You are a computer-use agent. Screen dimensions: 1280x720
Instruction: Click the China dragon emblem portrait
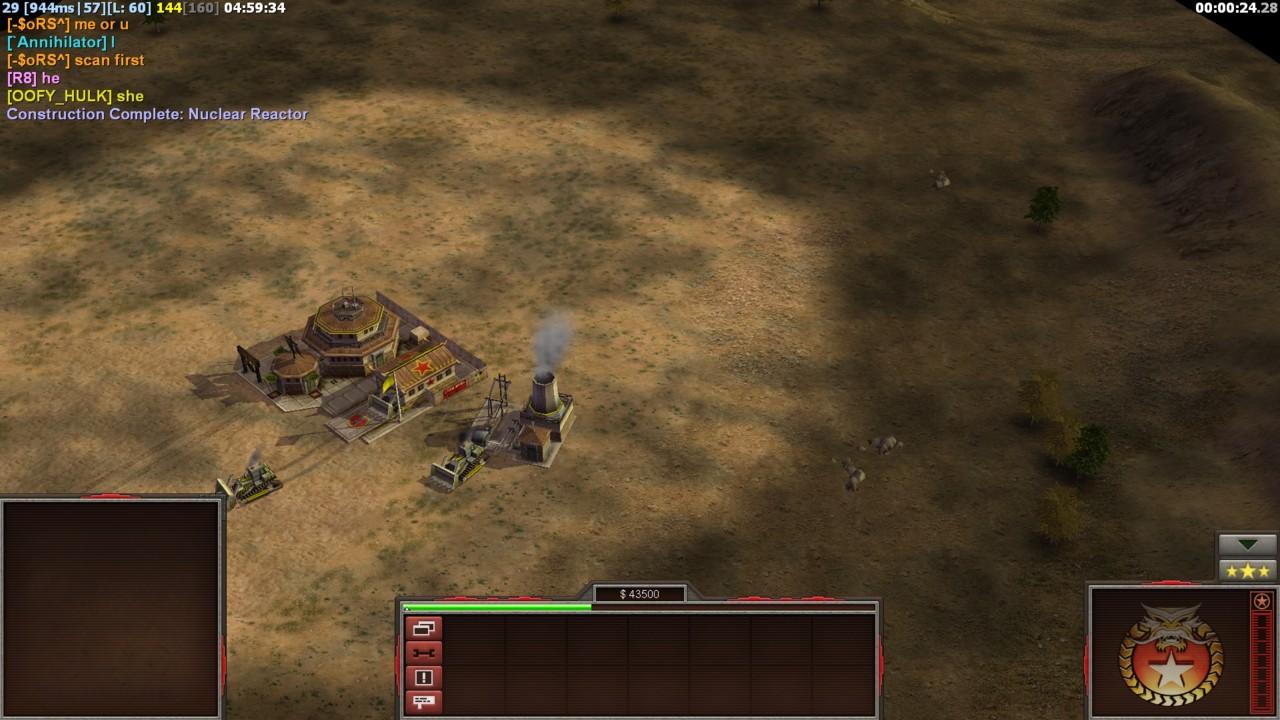1170,653
